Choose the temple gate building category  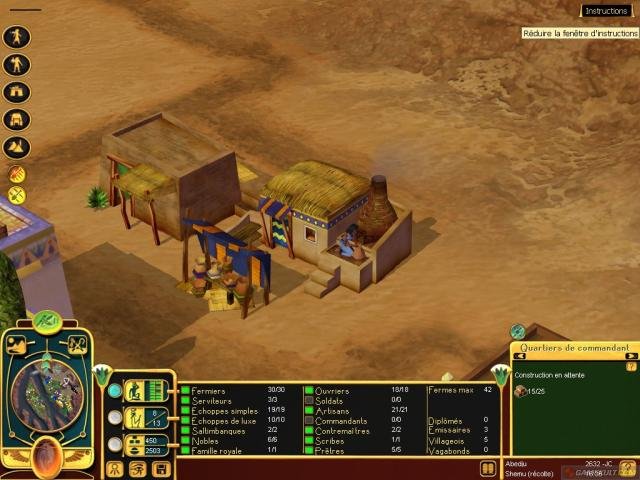point(17,120)
